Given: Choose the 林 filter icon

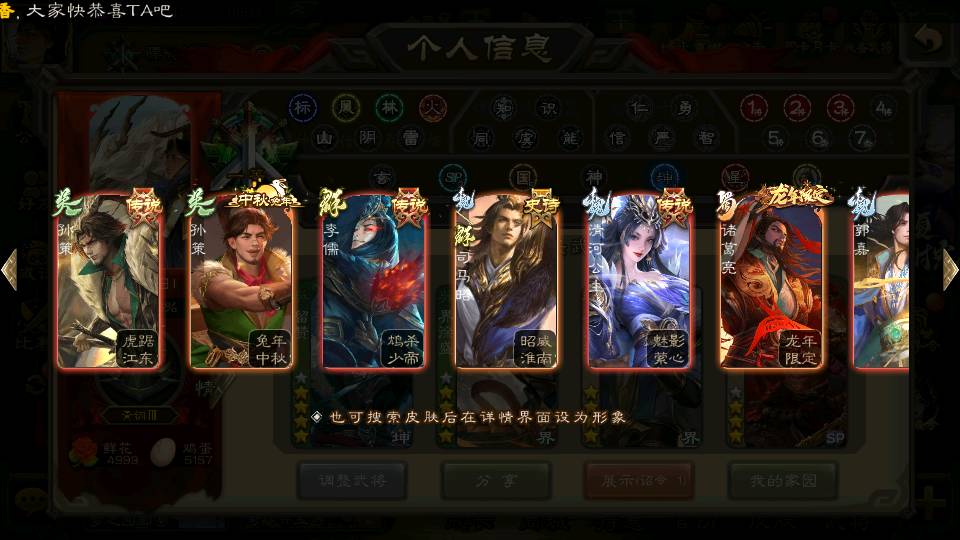Looking at the screenshot, I should (x=390, y=107).
